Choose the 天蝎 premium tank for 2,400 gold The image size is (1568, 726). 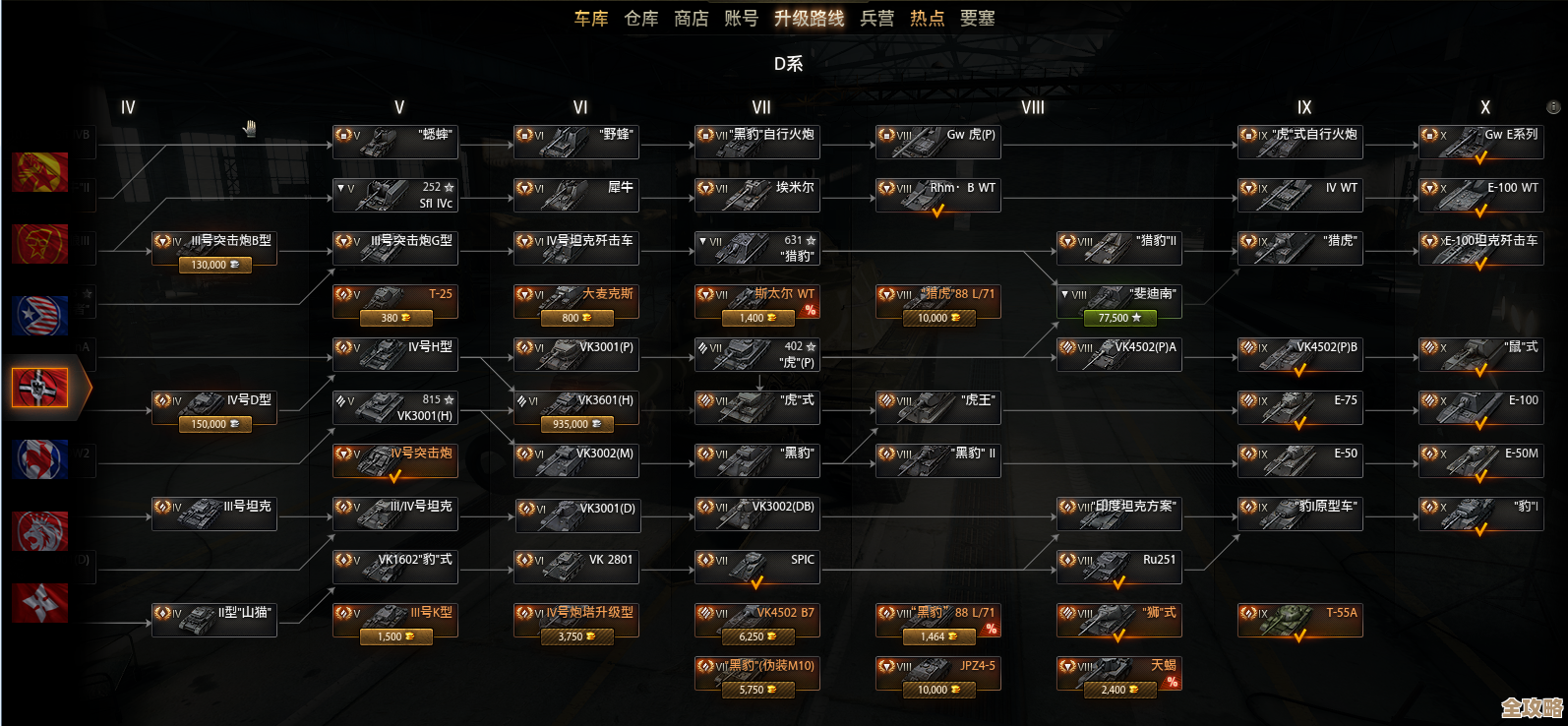1118,690
